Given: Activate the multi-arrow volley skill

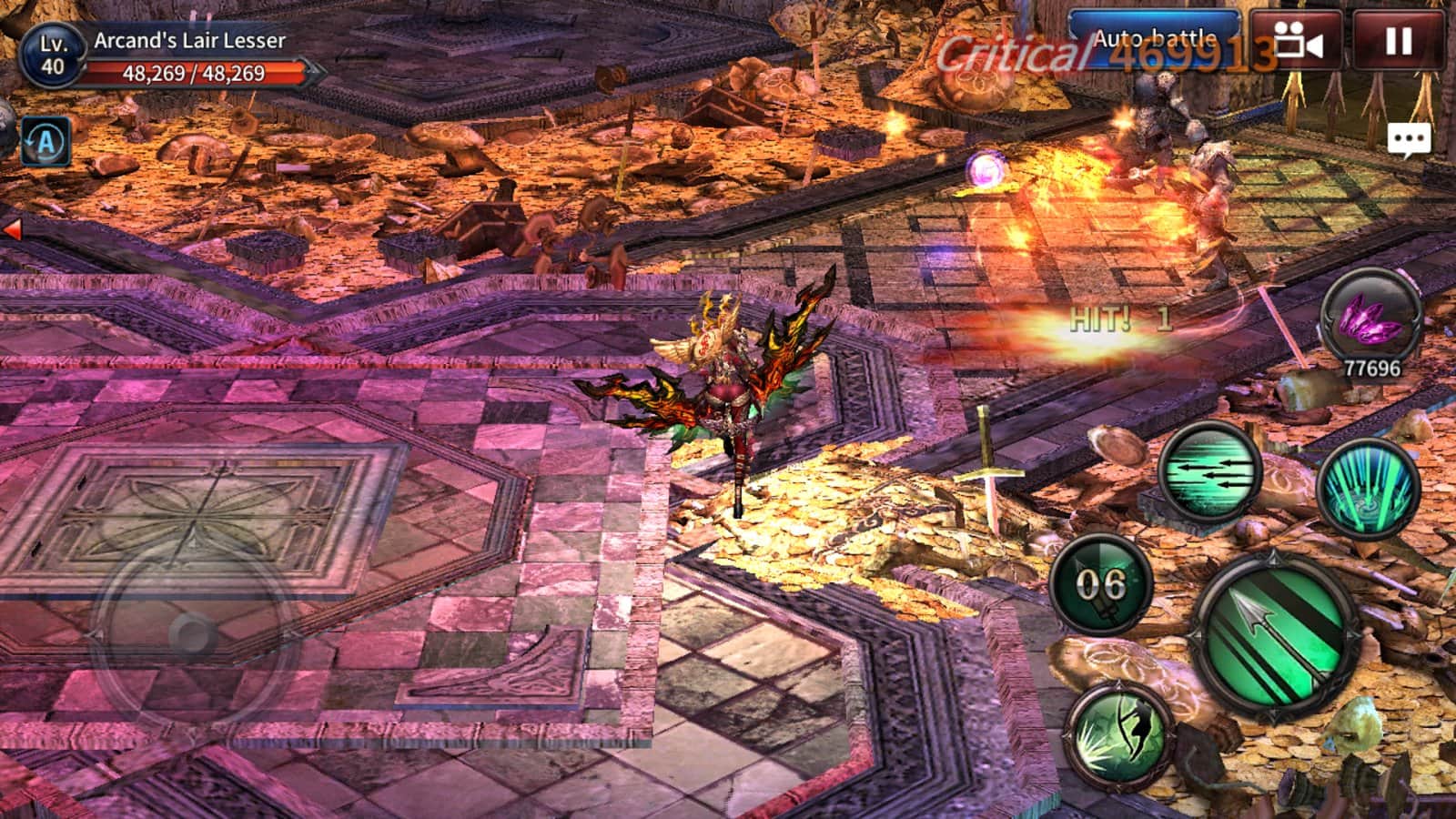Looking at the screenshot, I should (x=1209, y=474).
